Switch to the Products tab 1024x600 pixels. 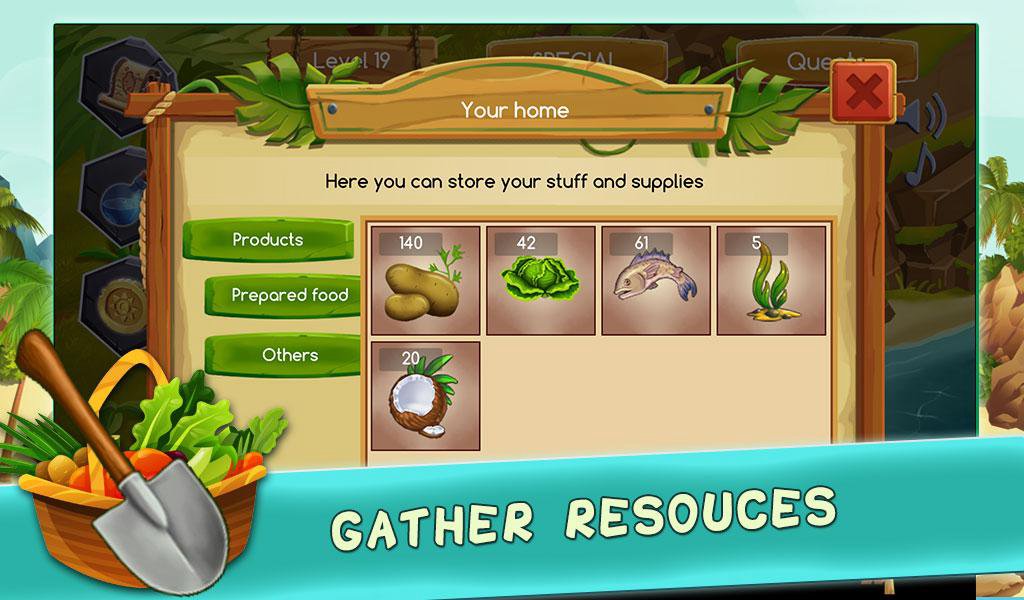coord(268,240)
